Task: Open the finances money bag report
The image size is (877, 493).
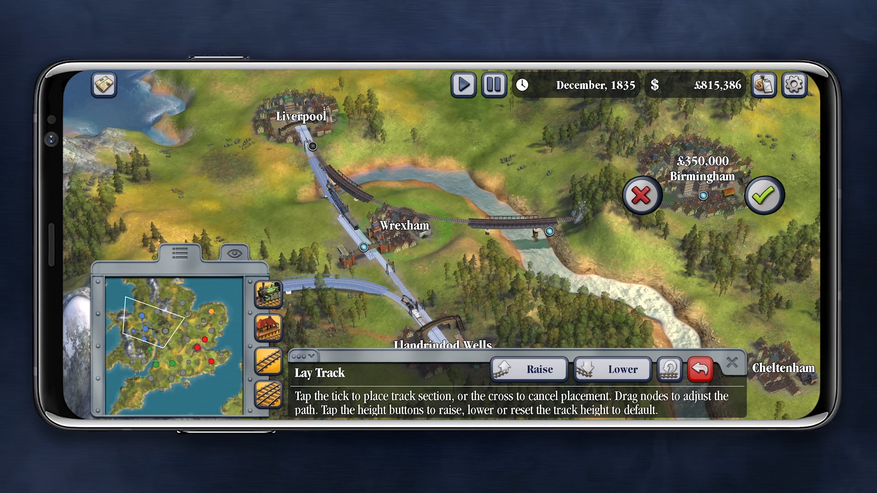Action: coord(764,85)
